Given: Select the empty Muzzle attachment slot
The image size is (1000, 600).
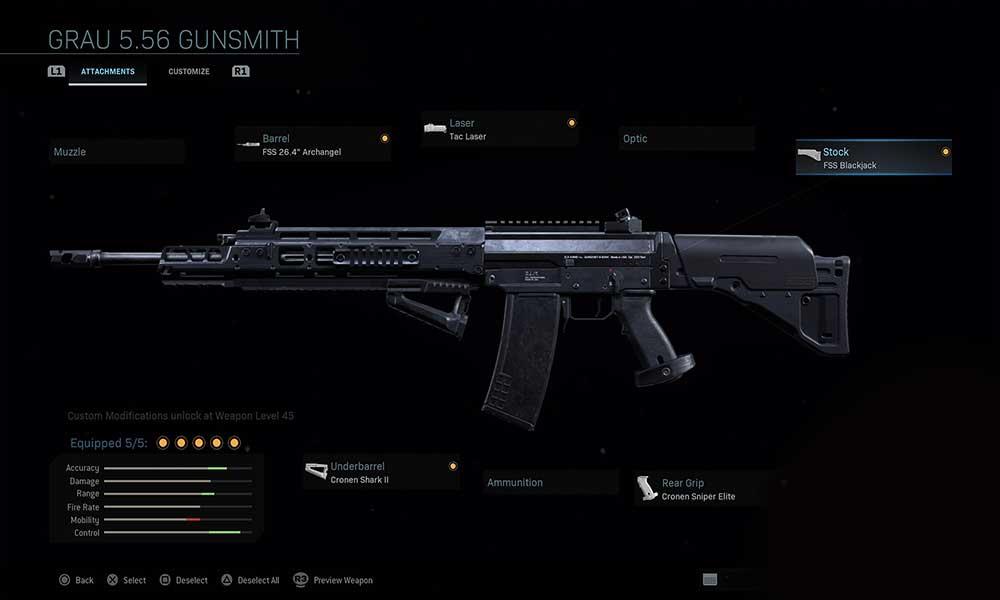Looking at the screenshot, I should (x=117, y=152).
